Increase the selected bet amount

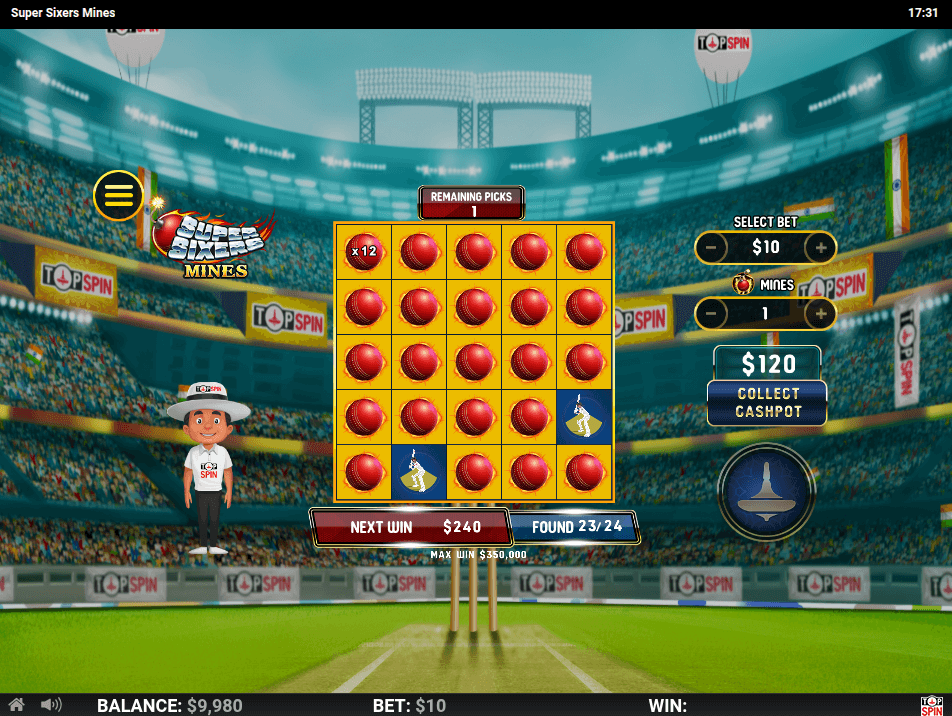click(x=821, y=247)
